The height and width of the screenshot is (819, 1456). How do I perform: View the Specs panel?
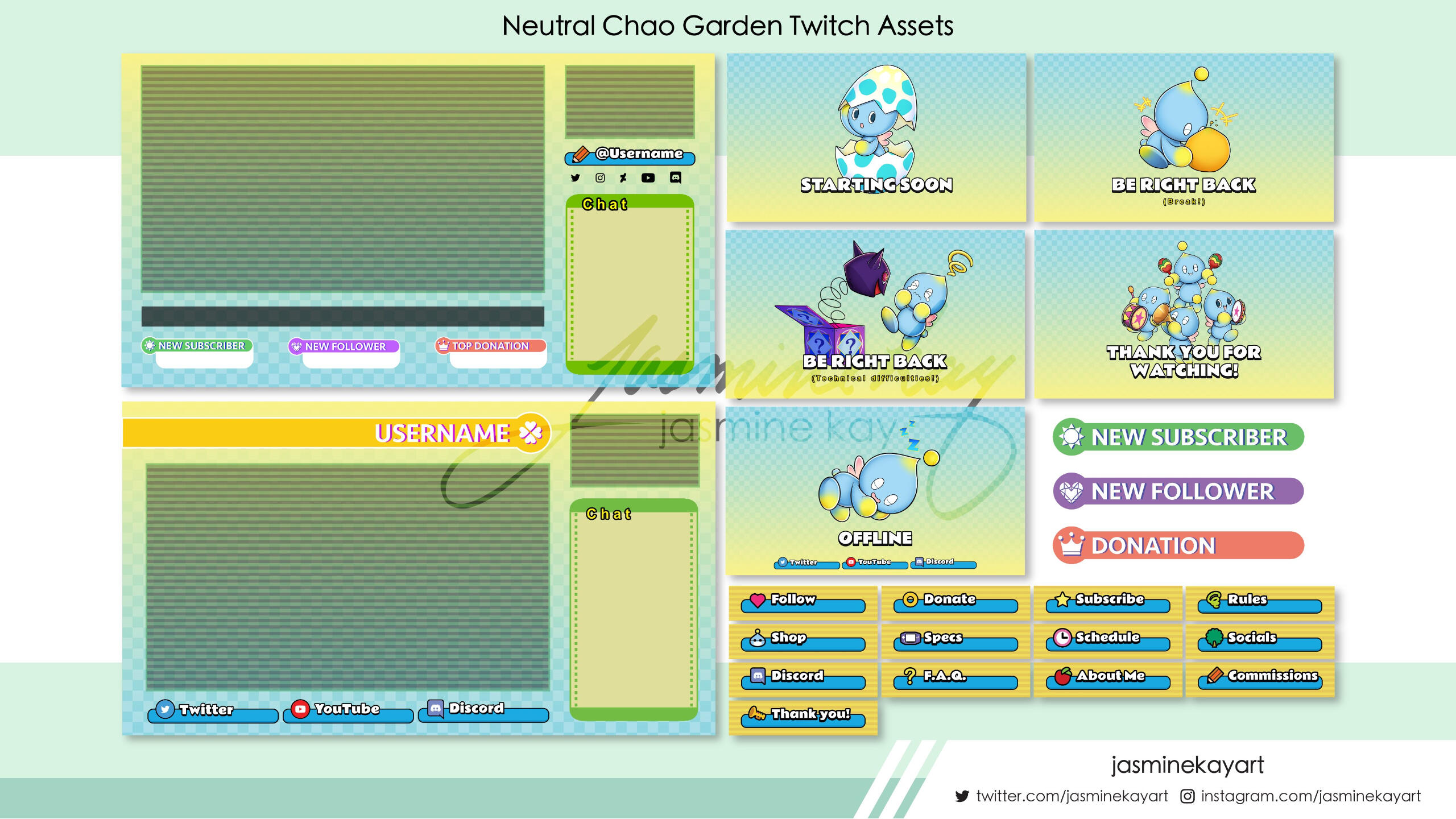tap(955, 640)
